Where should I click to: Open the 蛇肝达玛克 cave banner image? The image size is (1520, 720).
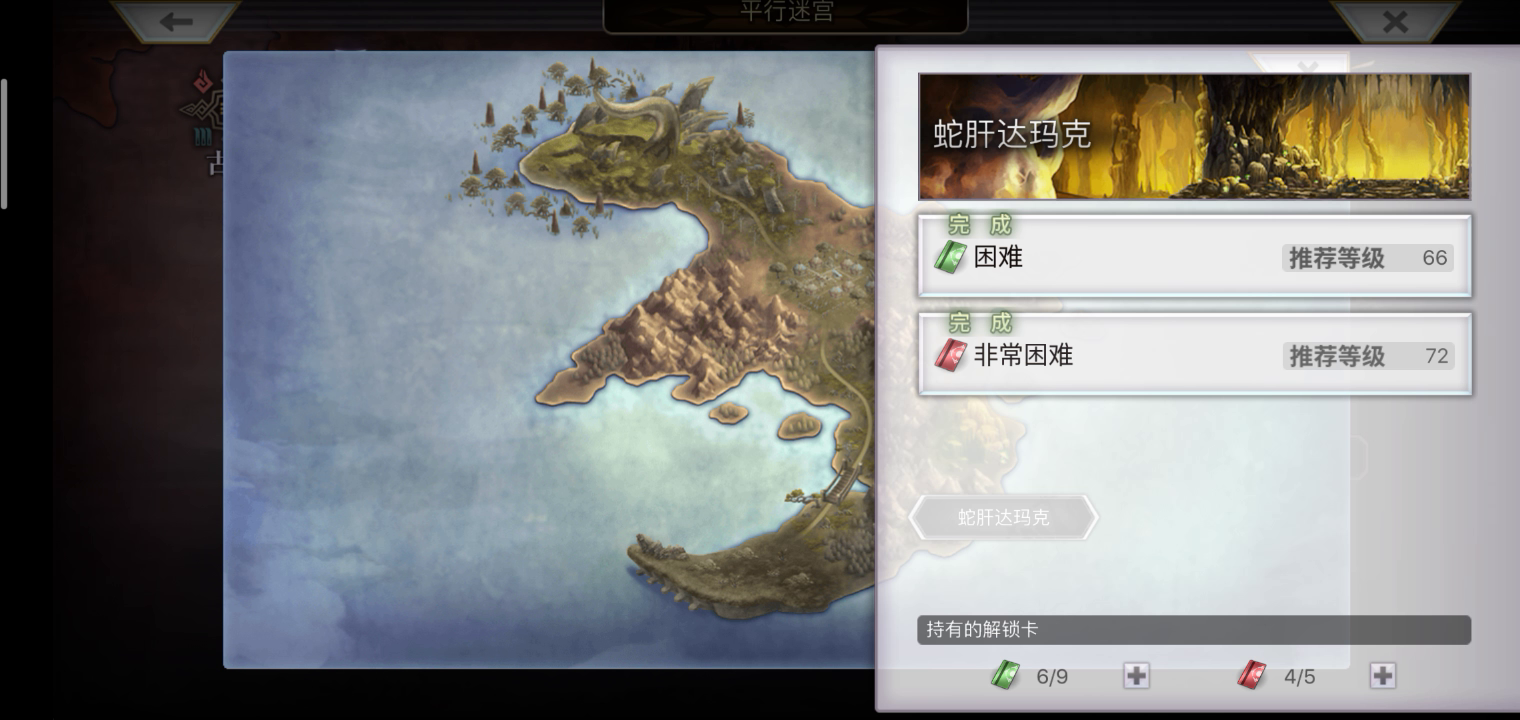tap(1194, 135)
